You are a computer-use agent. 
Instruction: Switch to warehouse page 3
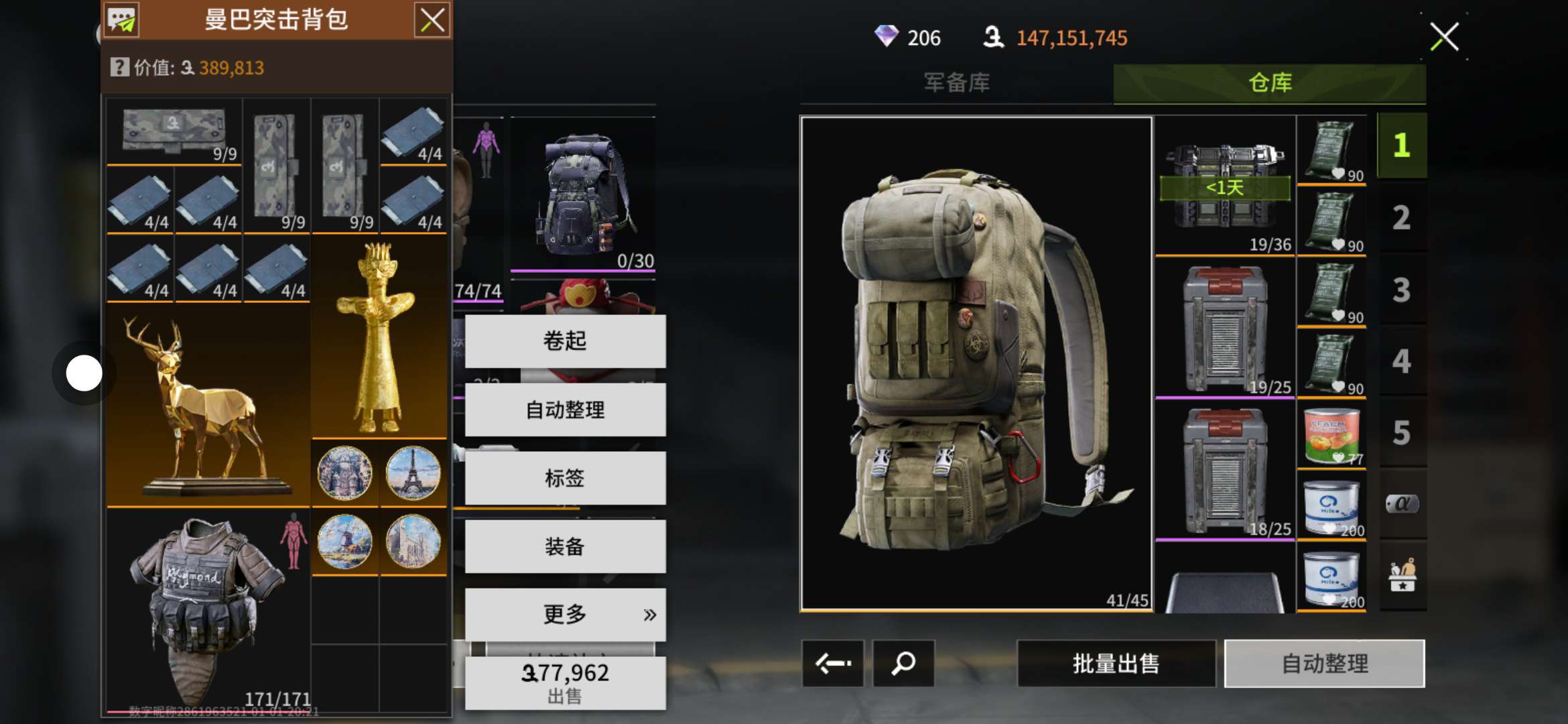coord(1401,290)
